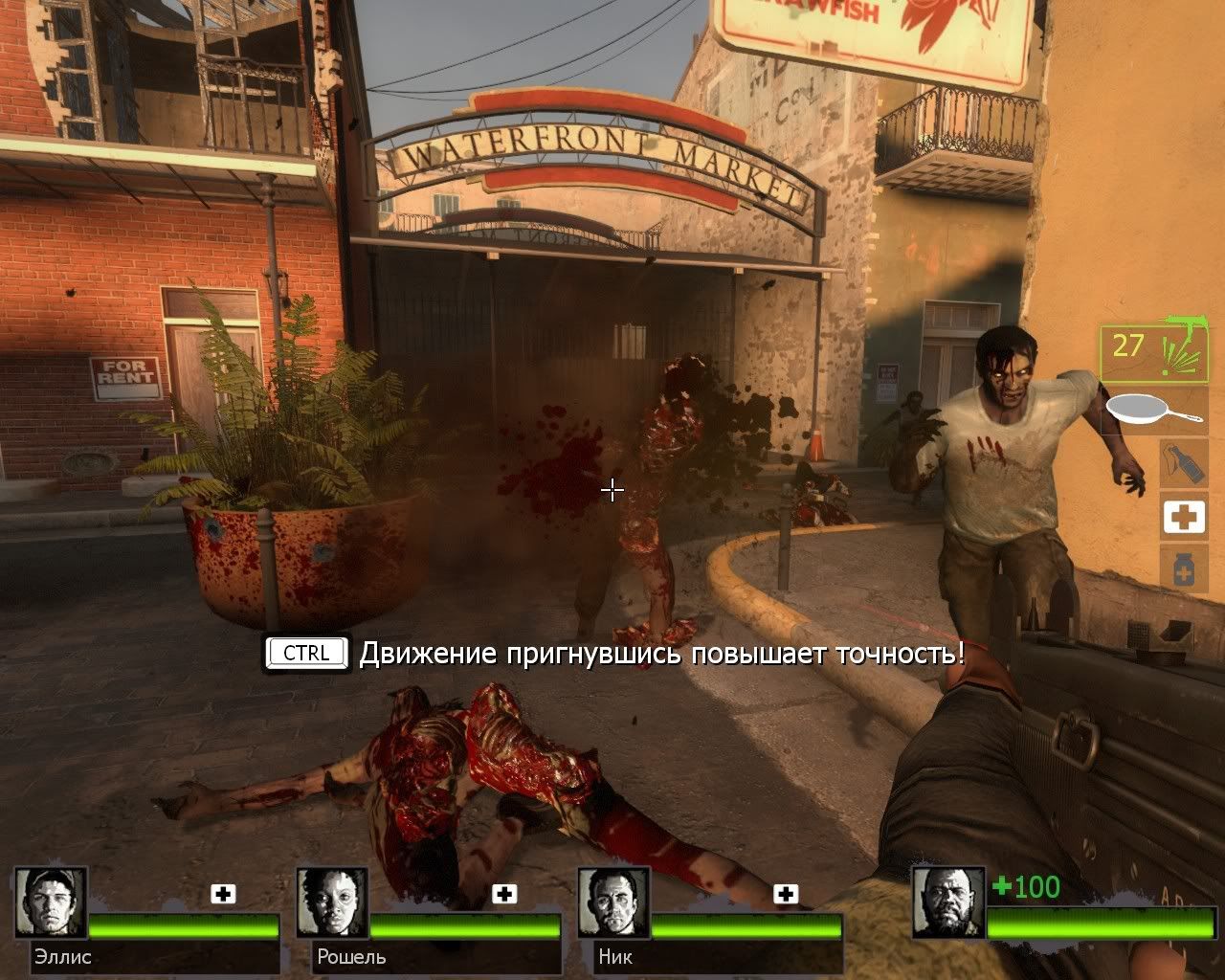Click your own Coach portrait
Viewport: 1225px width, 980px height.
click(948, 902)
